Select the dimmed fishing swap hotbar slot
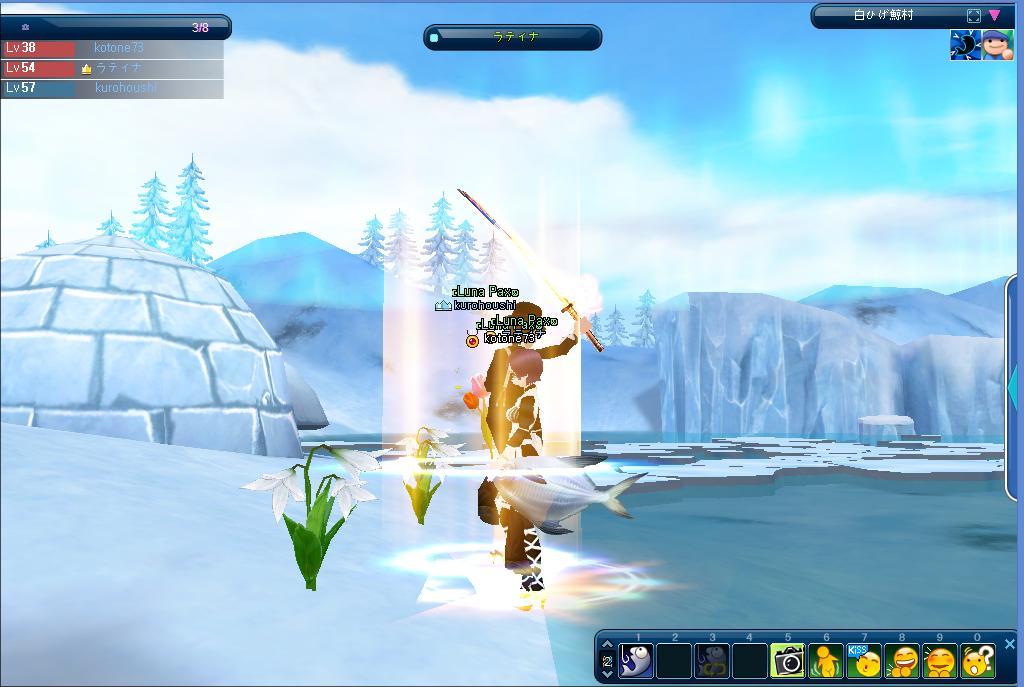This screenshot has height=687, width=1024. coord(712,661)
